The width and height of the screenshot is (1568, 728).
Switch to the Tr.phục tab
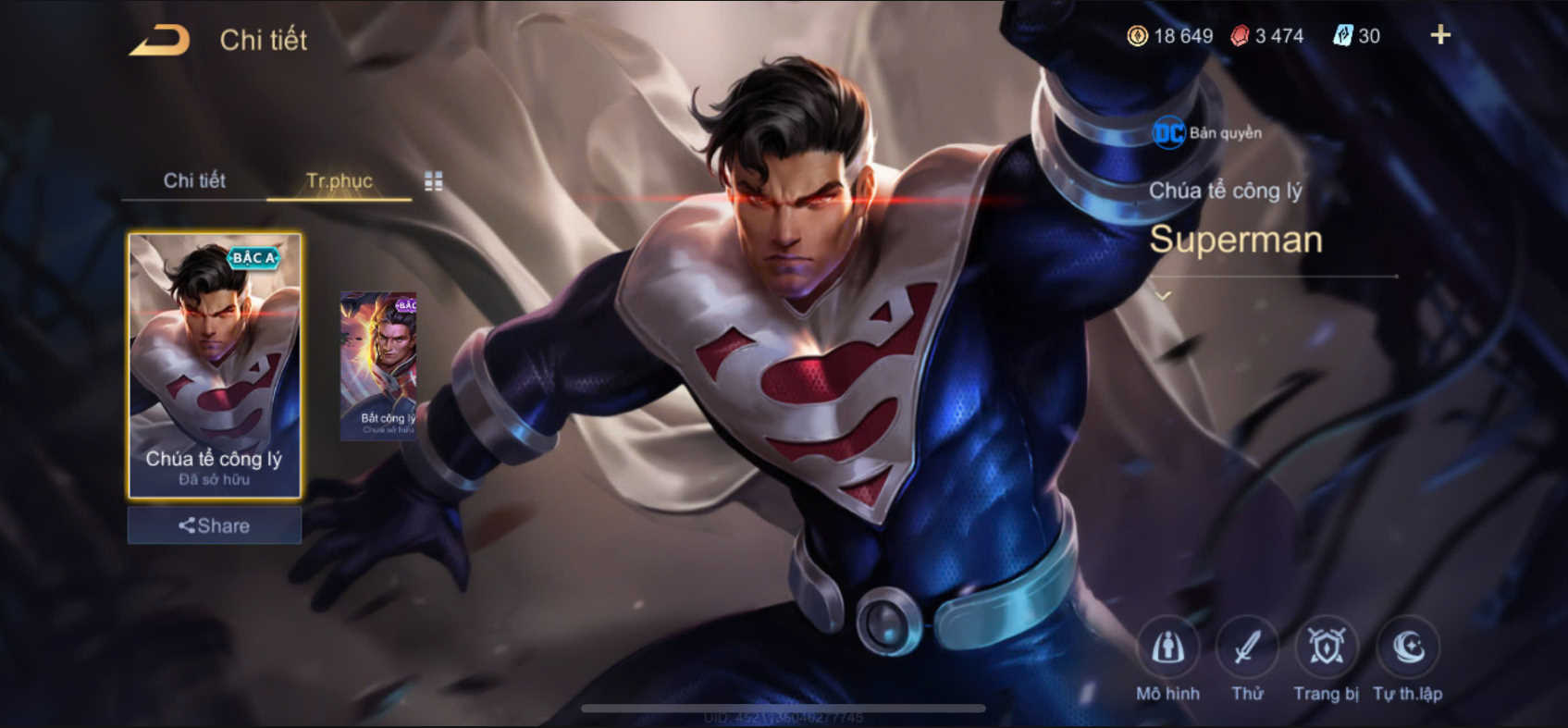[x=340, y=181]
